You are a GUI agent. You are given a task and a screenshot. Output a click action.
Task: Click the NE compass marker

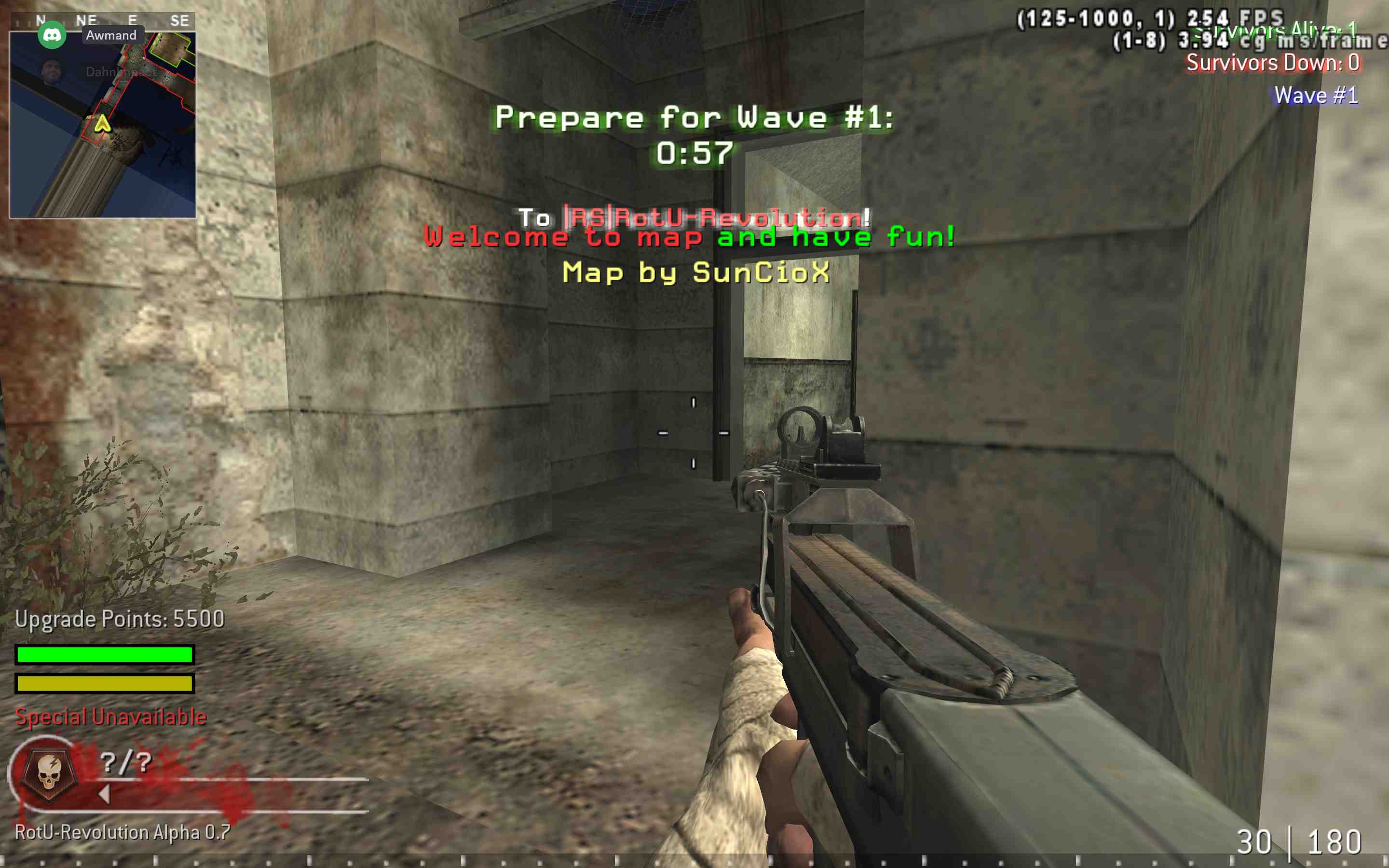pyautogui.click(x=86, y=18)
